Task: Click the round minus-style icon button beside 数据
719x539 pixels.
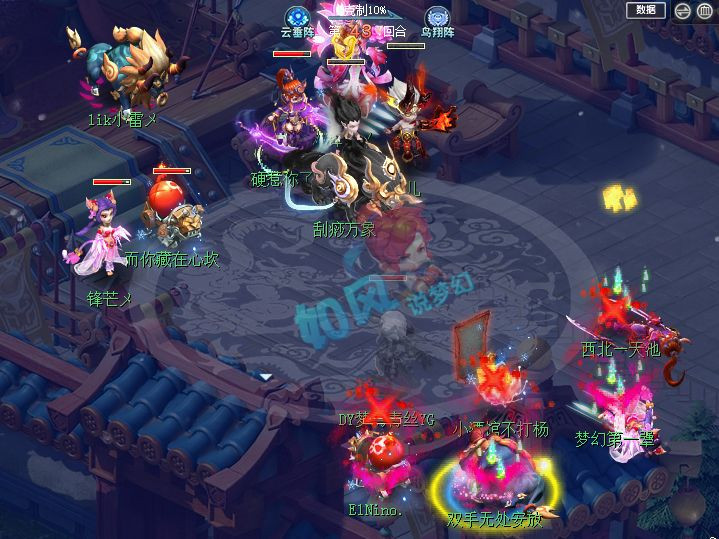Action: (681, 11)
